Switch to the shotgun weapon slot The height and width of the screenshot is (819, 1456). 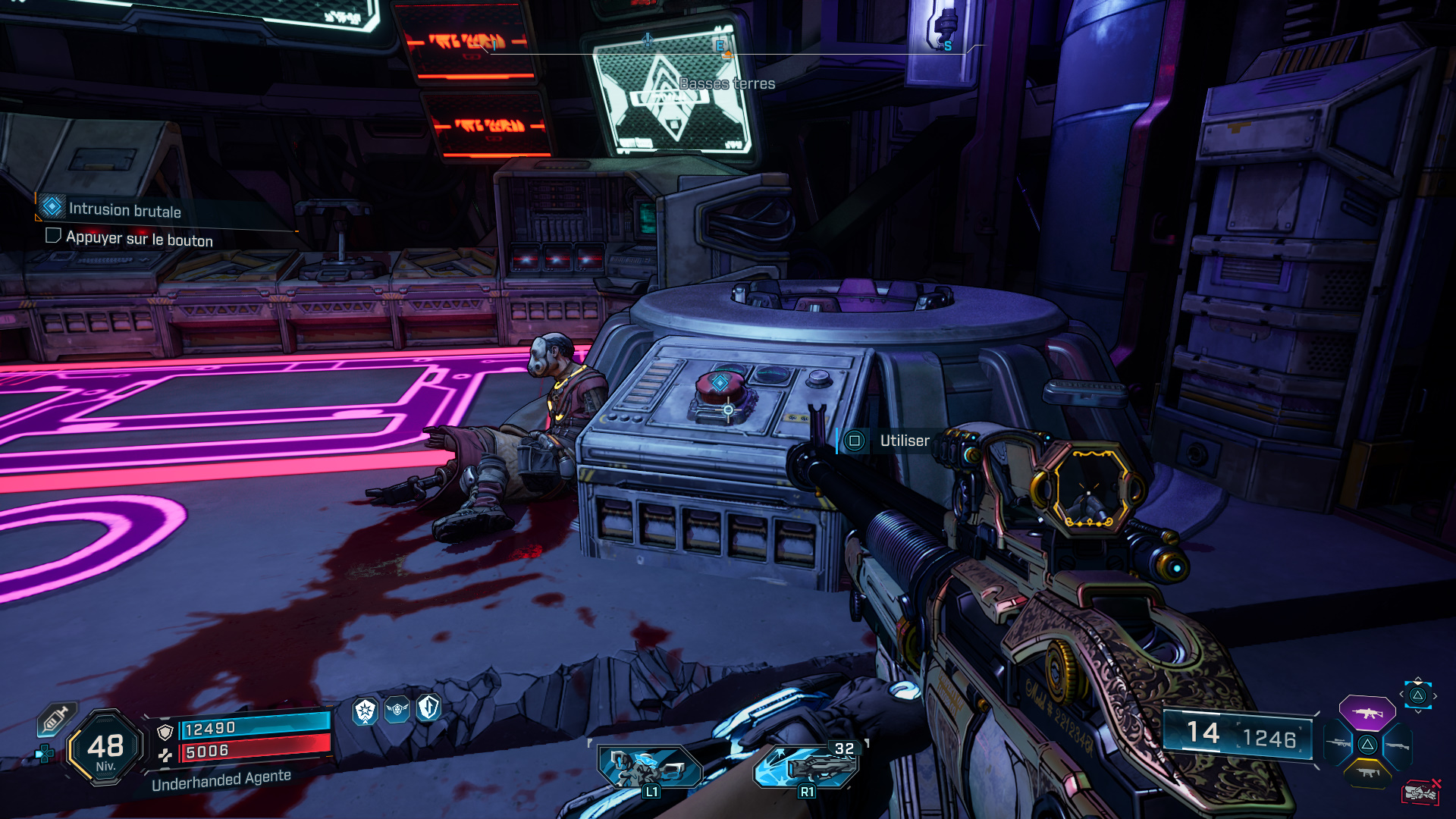click(1398, 746)
